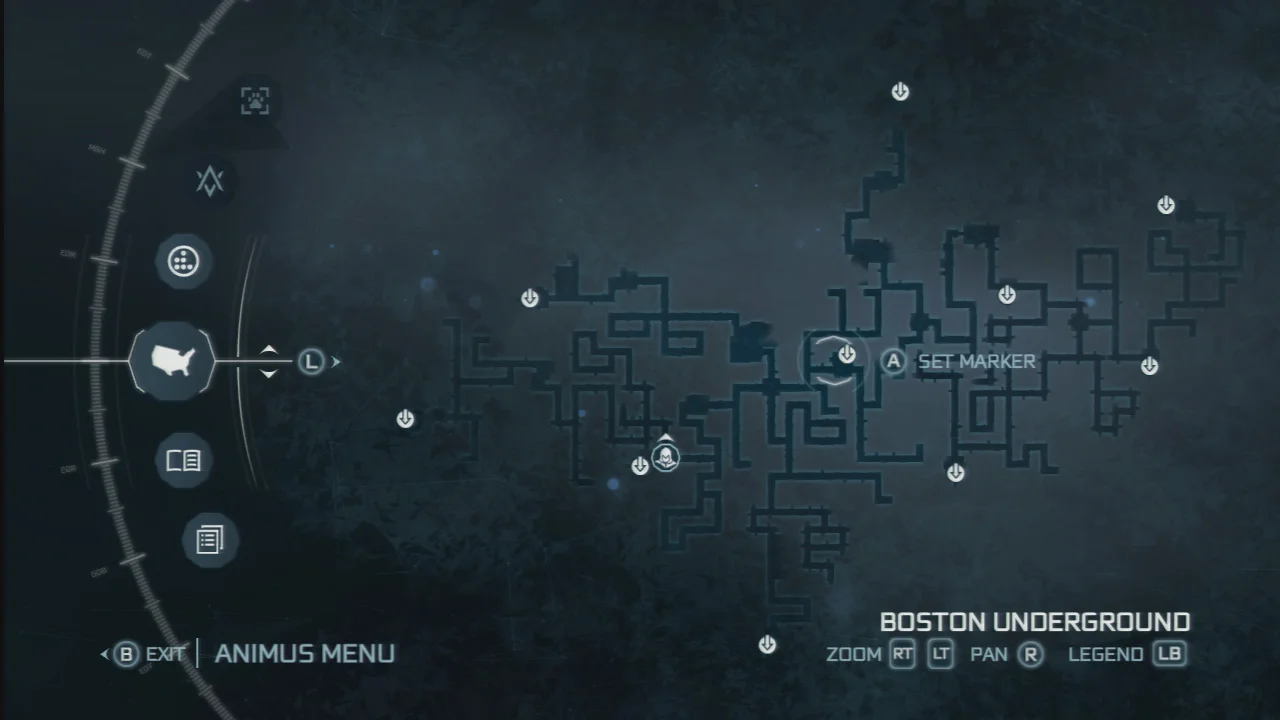
Task: Open the logbook icon below the map
Action: point(183,460)
